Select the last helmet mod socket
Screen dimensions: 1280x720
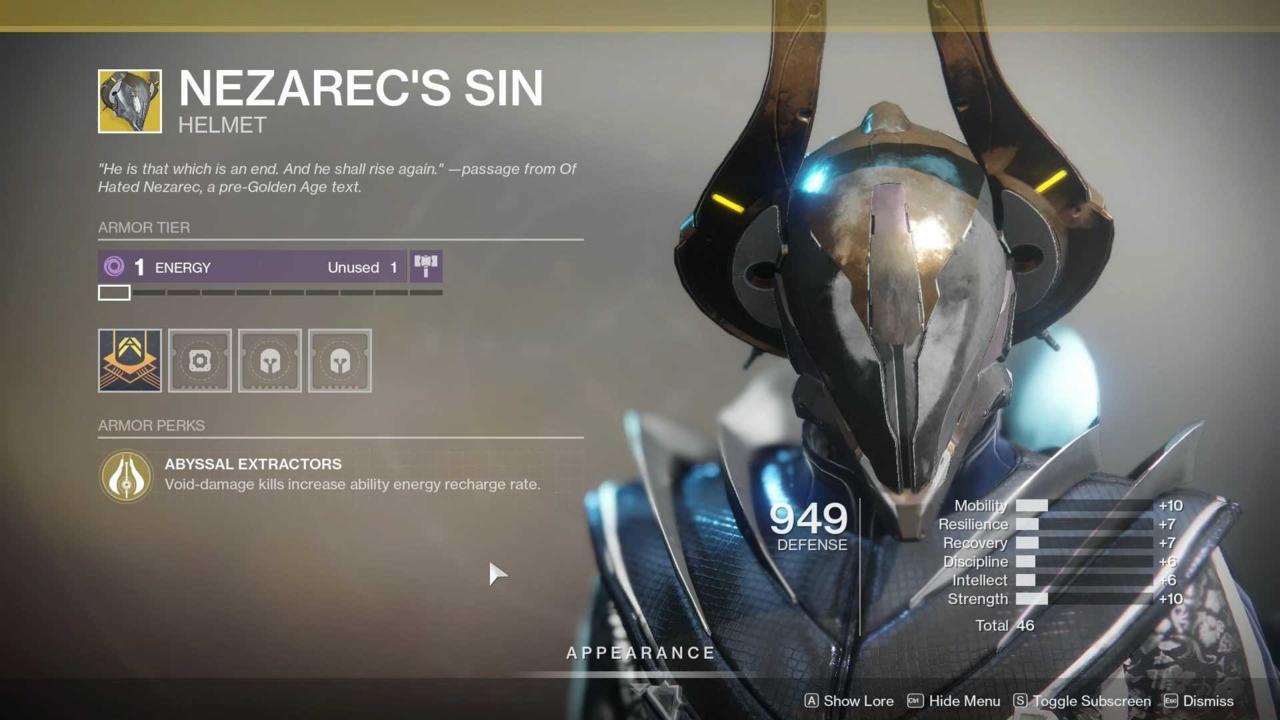[339, 360]
